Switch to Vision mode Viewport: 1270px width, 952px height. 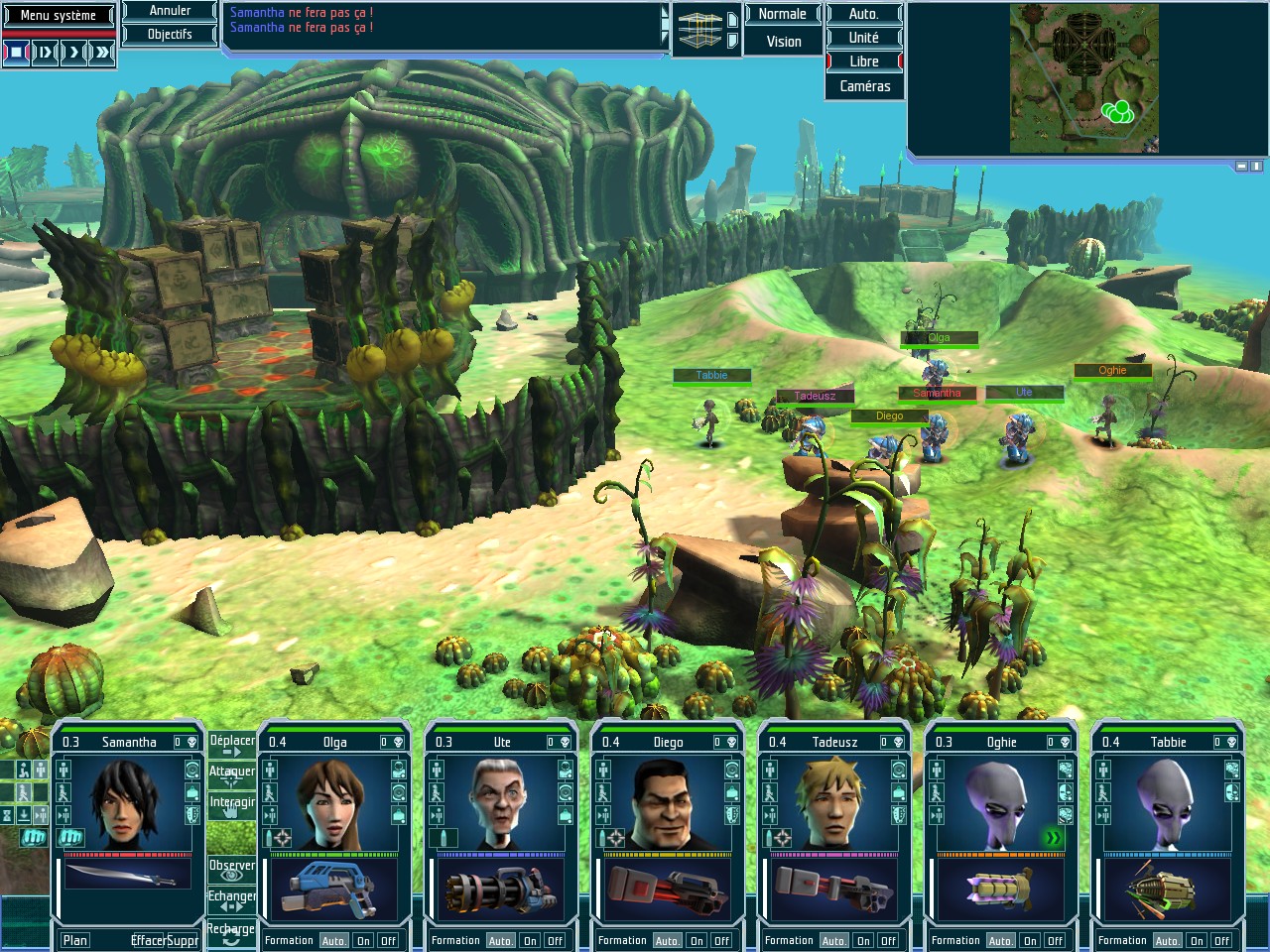[783, 42]
